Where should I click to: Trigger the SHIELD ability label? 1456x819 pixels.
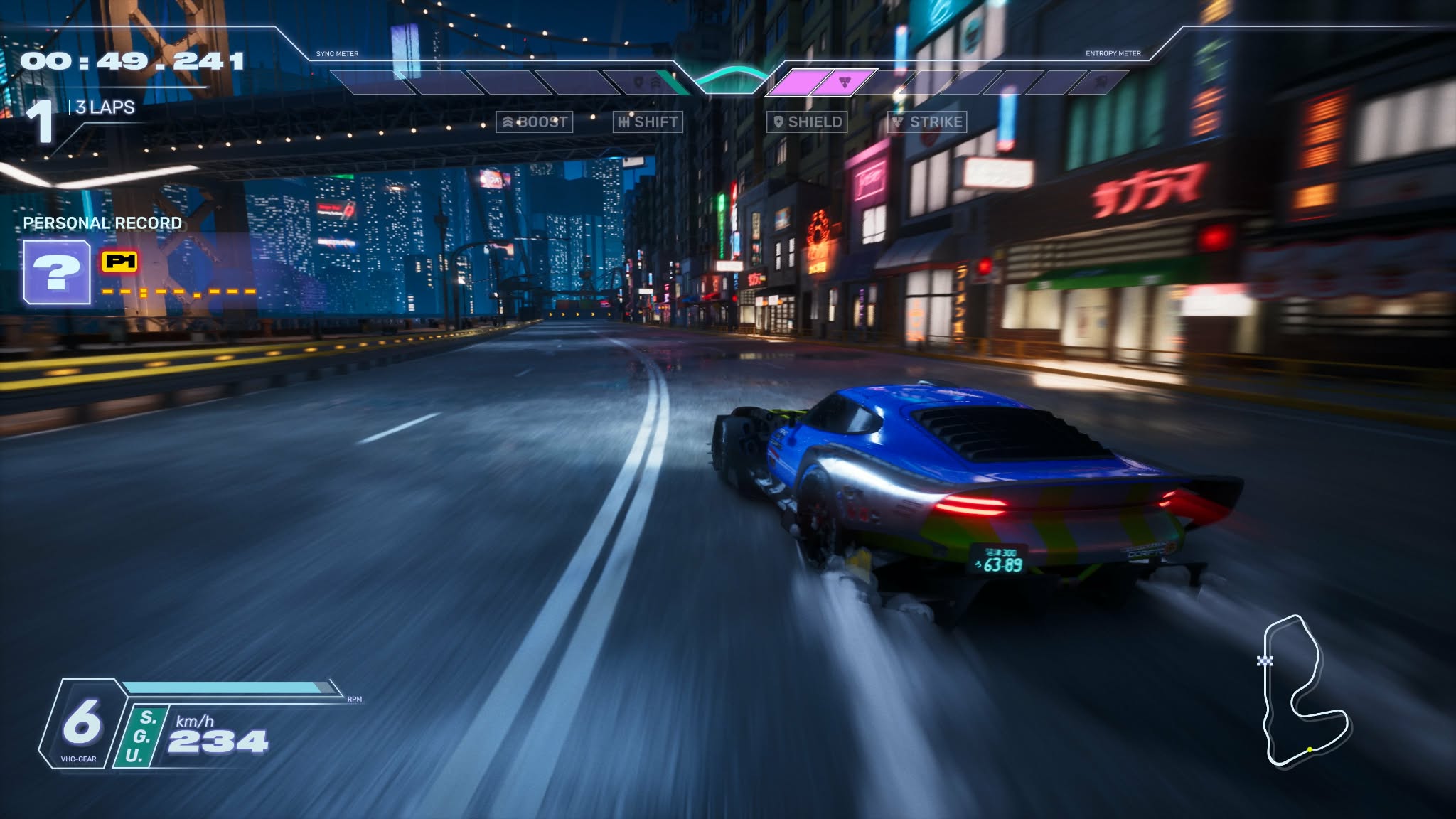(x=807, y=122)
